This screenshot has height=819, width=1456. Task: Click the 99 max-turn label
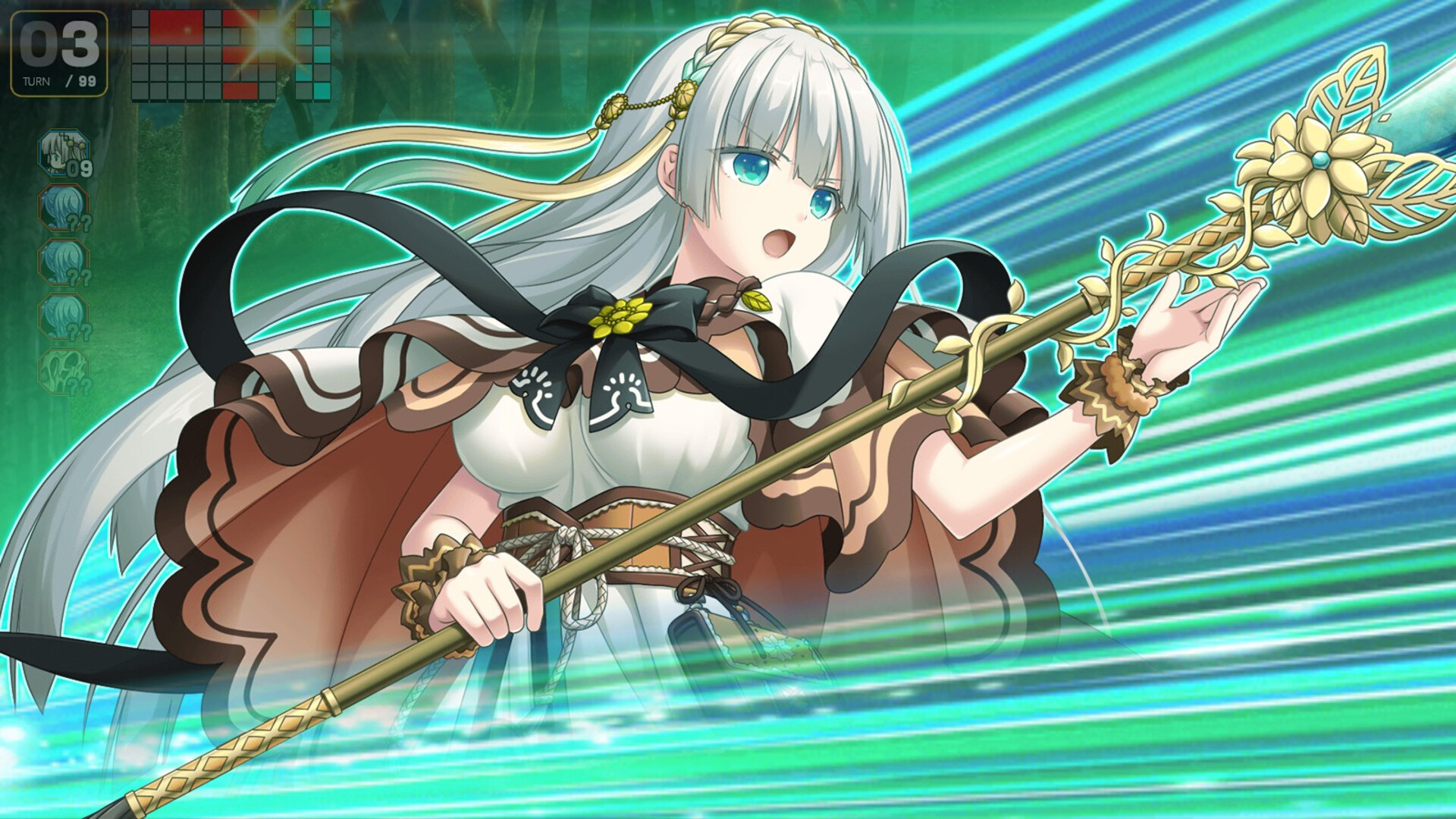[89, 83]
